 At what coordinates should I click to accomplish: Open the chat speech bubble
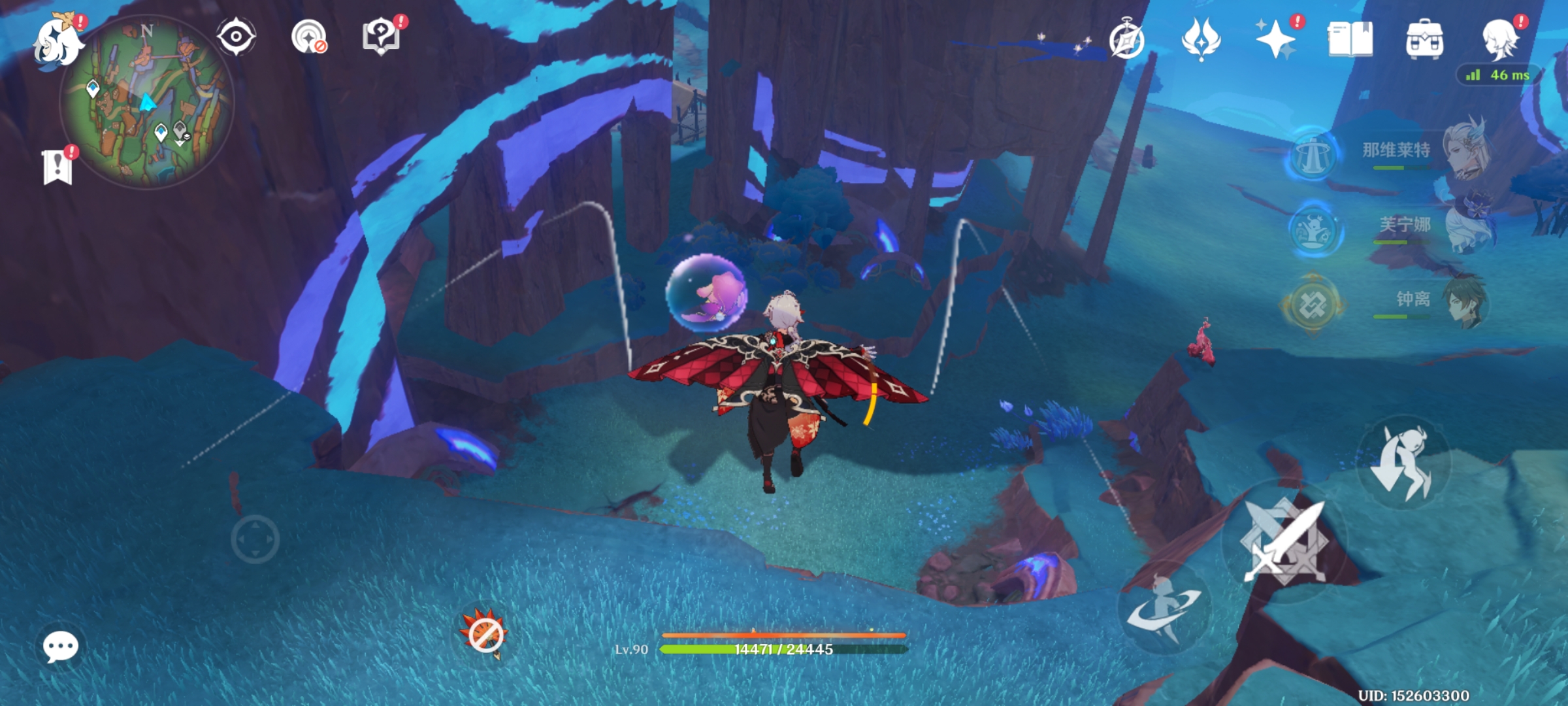pos(61,647)
